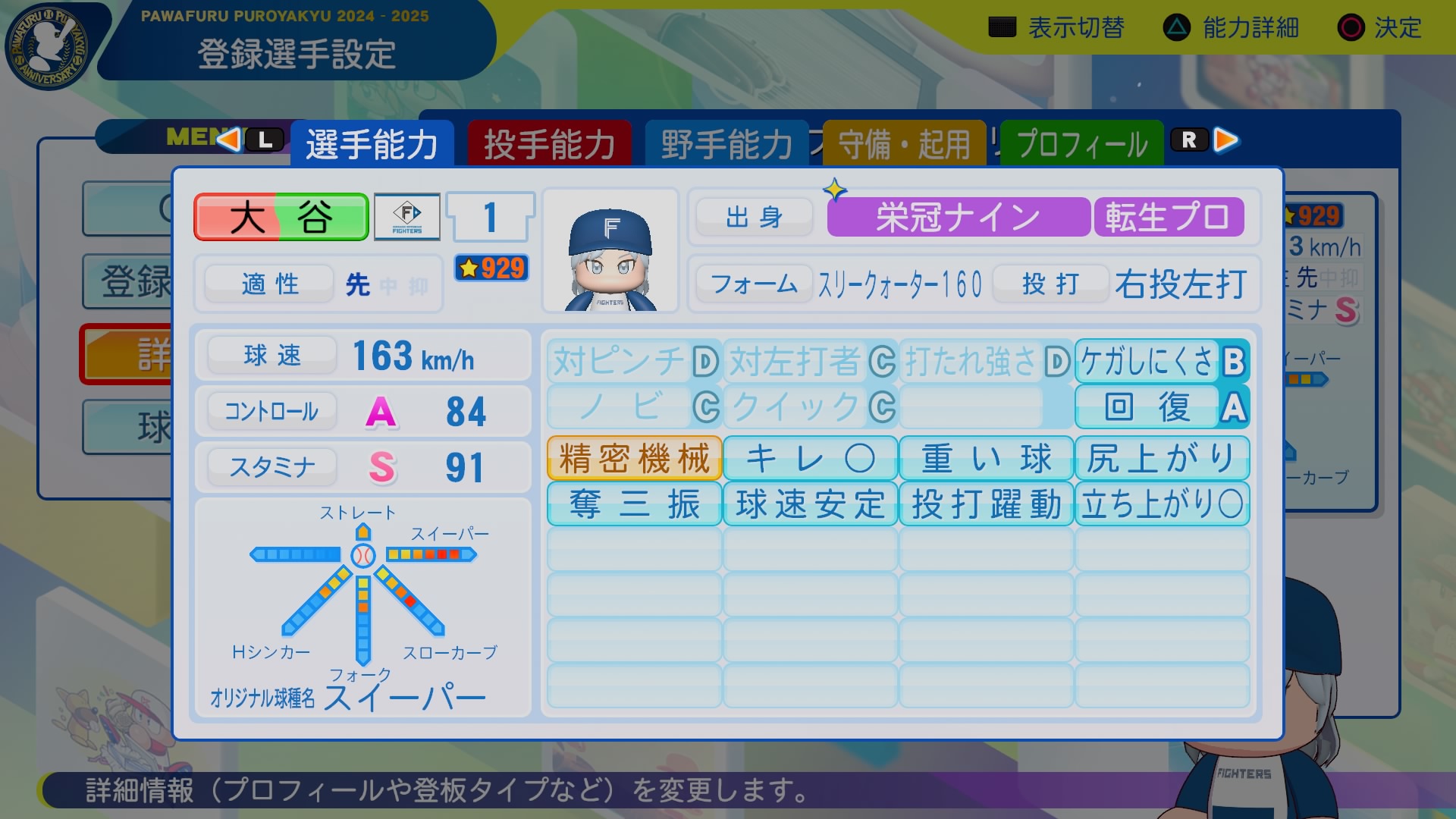This screenshot has width=1456, height=819.
Task: Toggle the 栄冠ナイン origin label
Action: [x=957, y=216]
